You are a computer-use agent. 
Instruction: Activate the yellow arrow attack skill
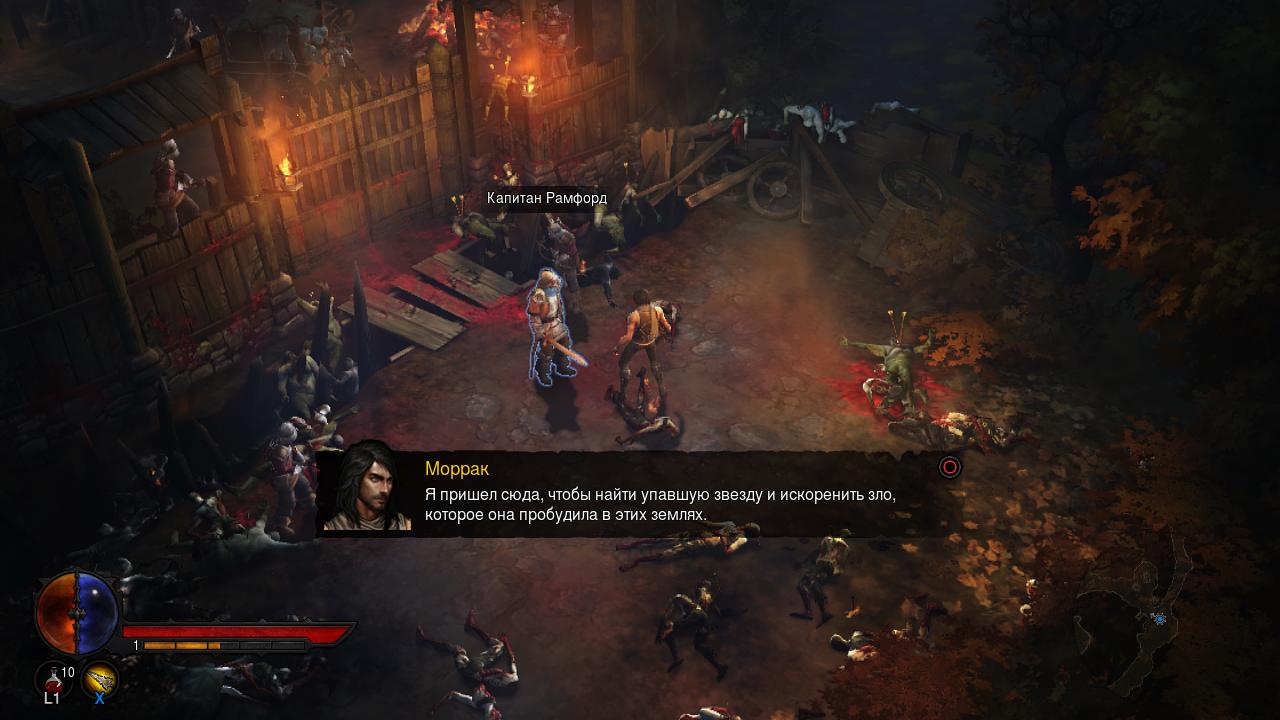100,680
